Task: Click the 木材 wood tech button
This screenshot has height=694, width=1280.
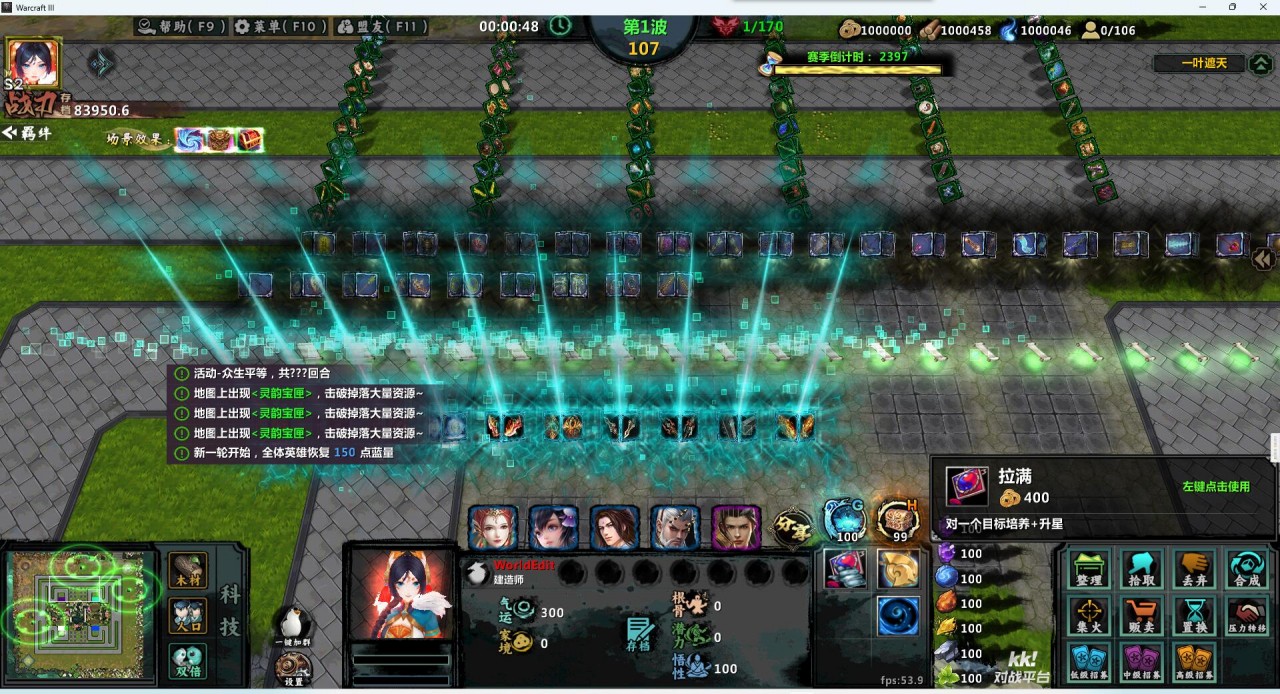Action: [x=188, y=569]
